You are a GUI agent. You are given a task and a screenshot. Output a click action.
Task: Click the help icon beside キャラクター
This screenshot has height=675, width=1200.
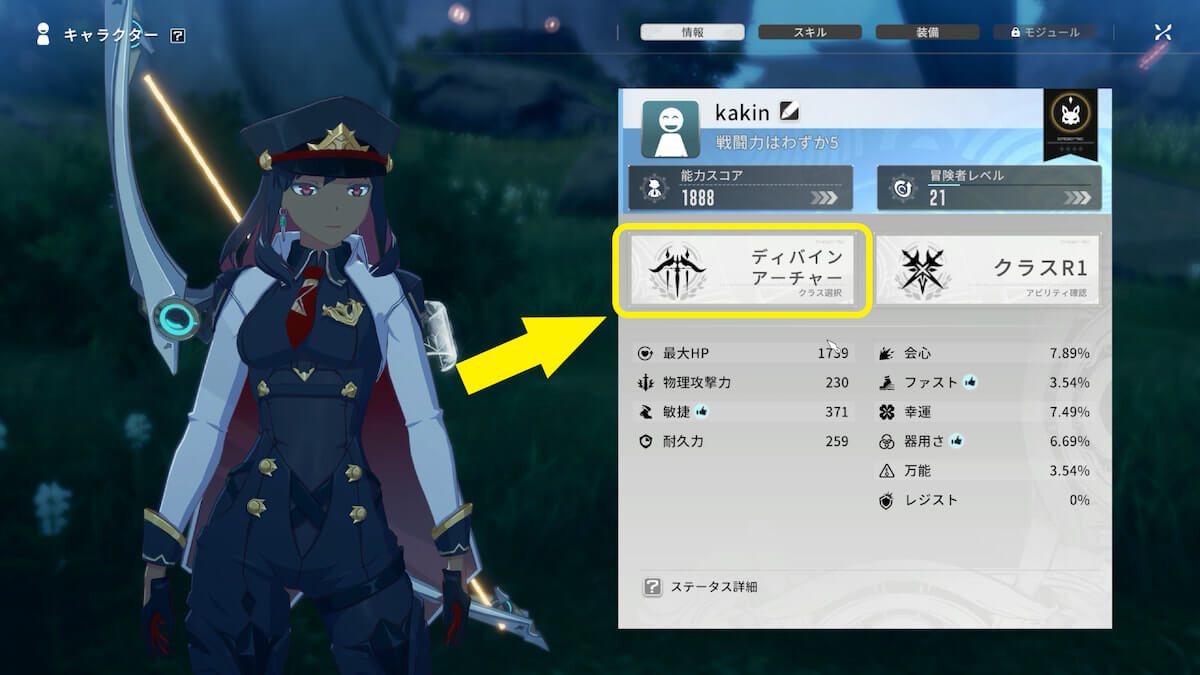point(178,36)
